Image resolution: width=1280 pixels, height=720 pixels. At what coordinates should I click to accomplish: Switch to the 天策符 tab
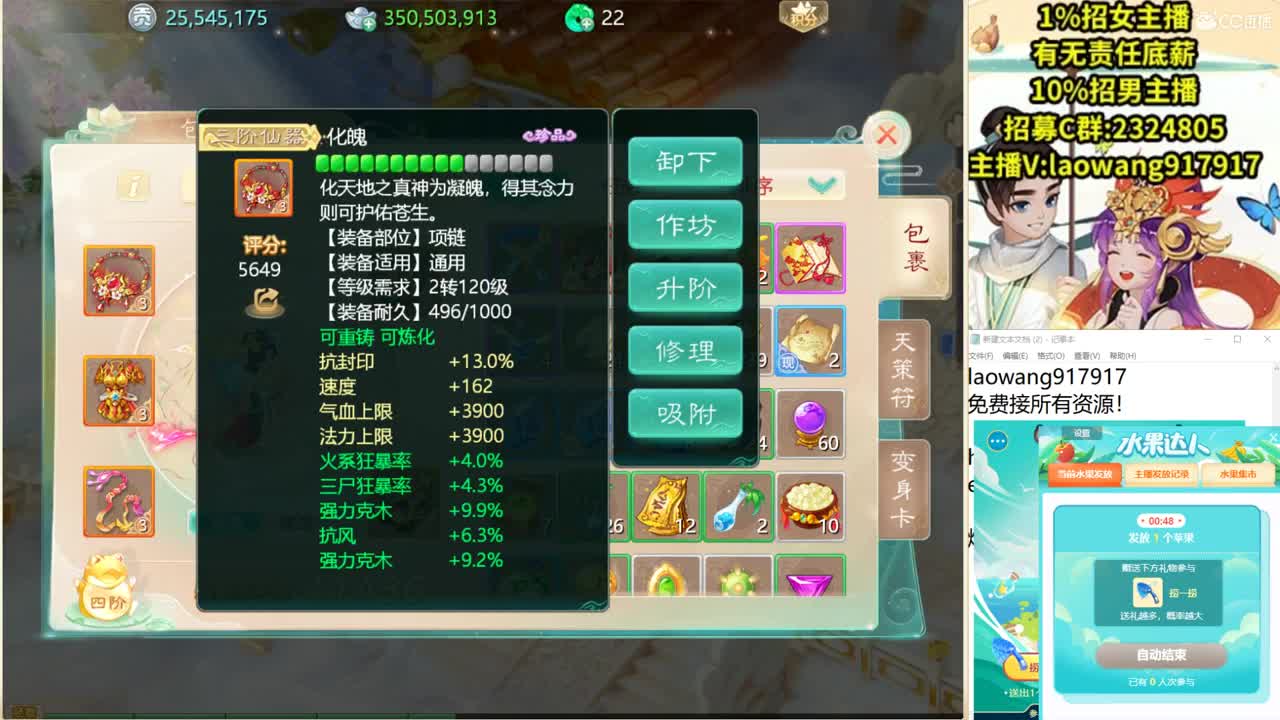(x=905, y=370)
